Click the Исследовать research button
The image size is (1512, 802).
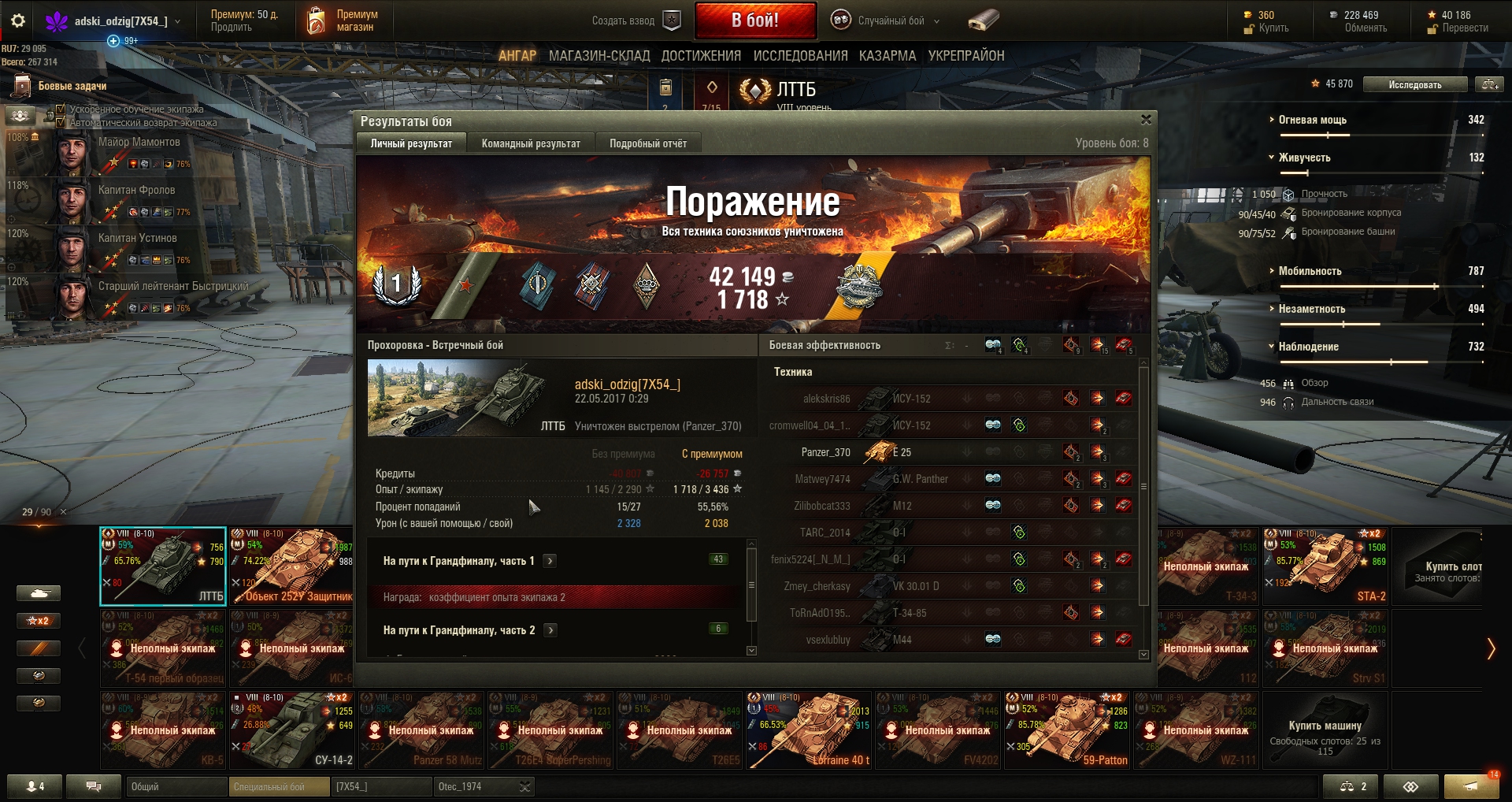pos(1414,84)
